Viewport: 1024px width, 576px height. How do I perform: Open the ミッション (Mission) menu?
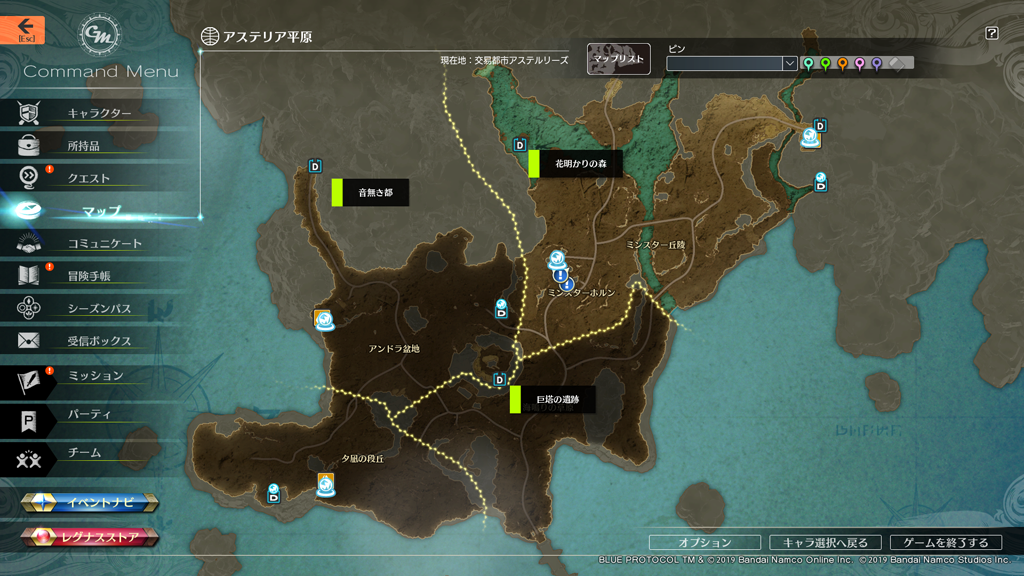[x=95, y=376]
